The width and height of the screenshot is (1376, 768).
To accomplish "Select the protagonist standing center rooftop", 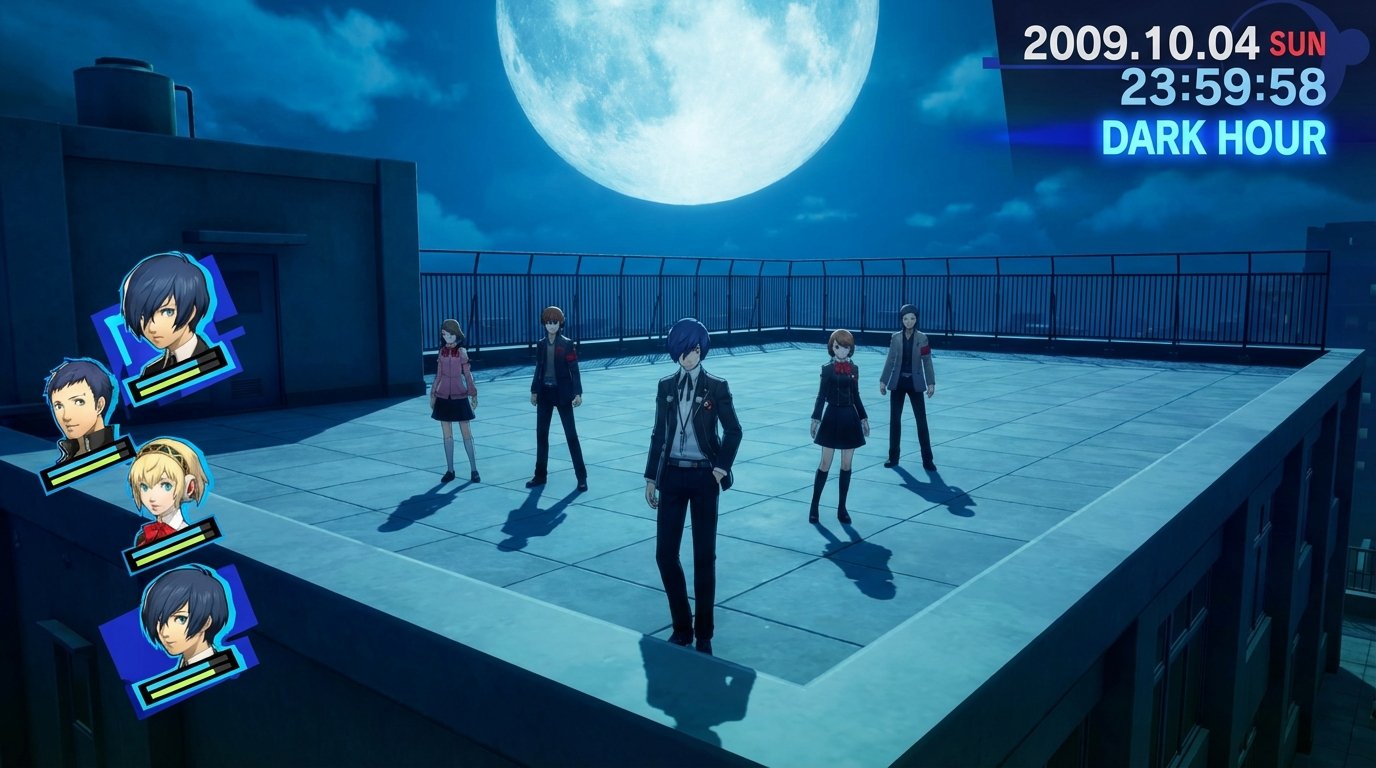I will point(685,470).
